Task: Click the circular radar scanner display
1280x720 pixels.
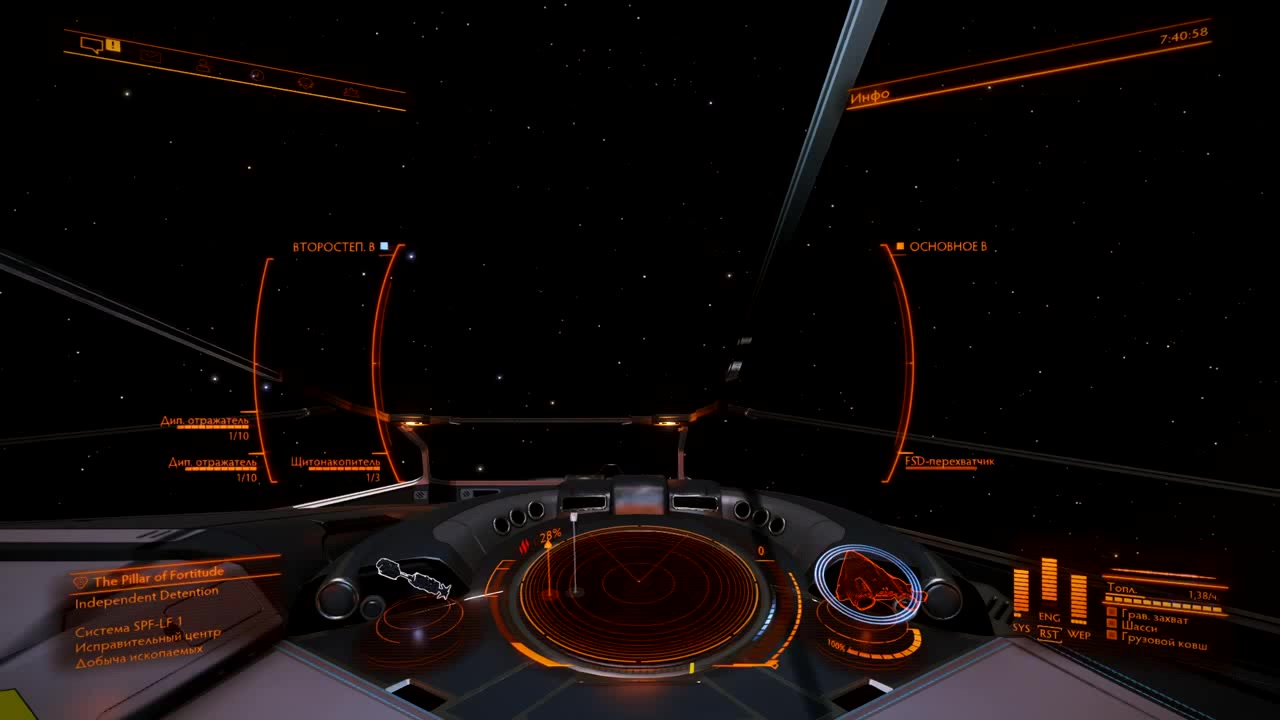Action: tap(639, 594)
